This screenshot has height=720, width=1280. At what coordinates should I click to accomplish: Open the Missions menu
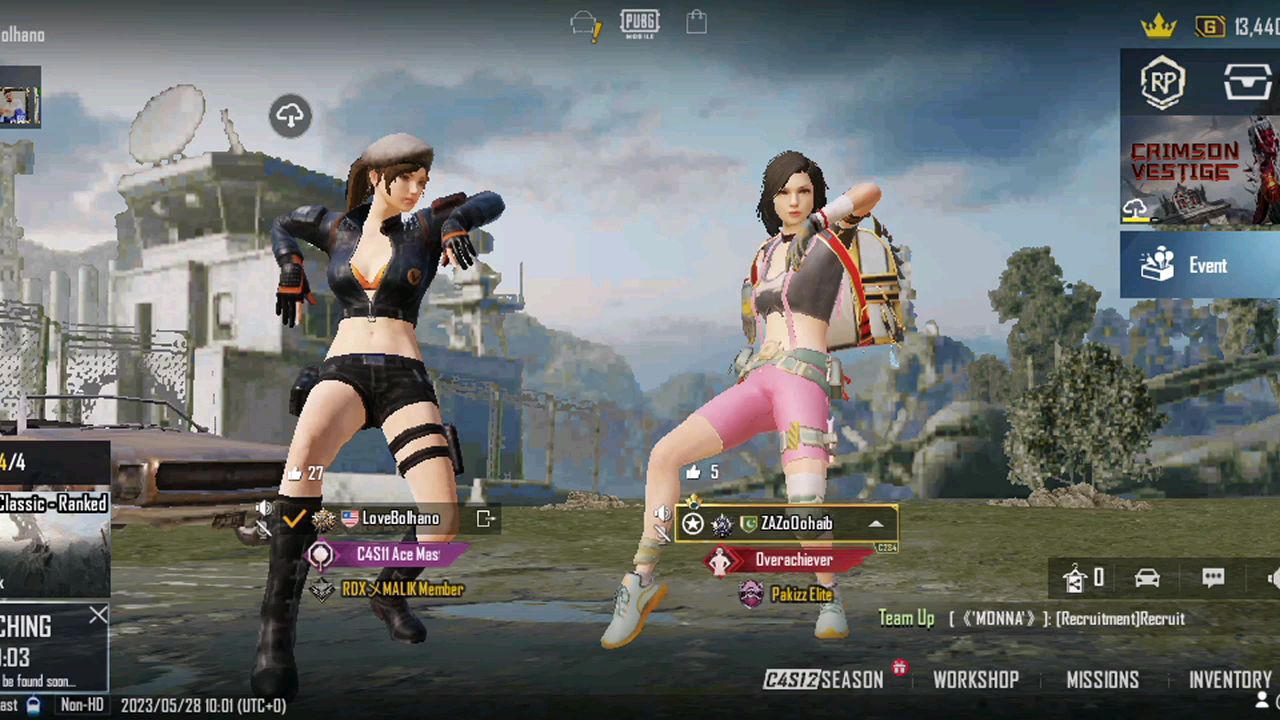click(1102, 680)
